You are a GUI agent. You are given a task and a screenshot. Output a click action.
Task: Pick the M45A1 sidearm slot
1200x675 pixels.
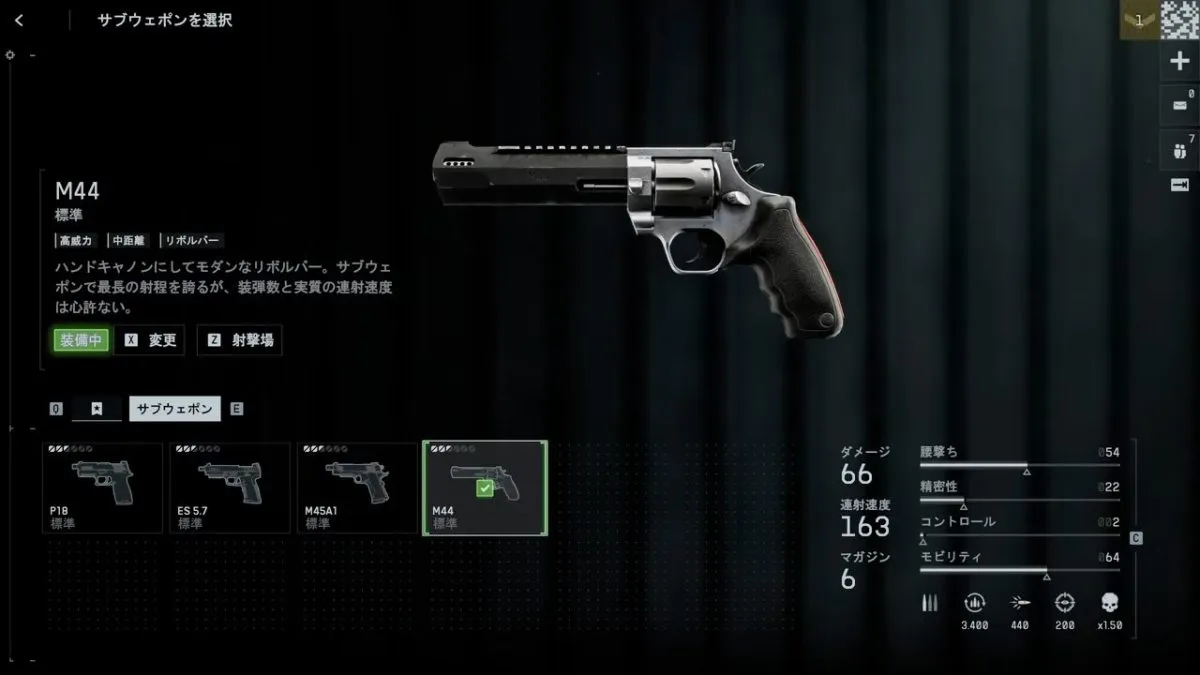tap(357, 488)
